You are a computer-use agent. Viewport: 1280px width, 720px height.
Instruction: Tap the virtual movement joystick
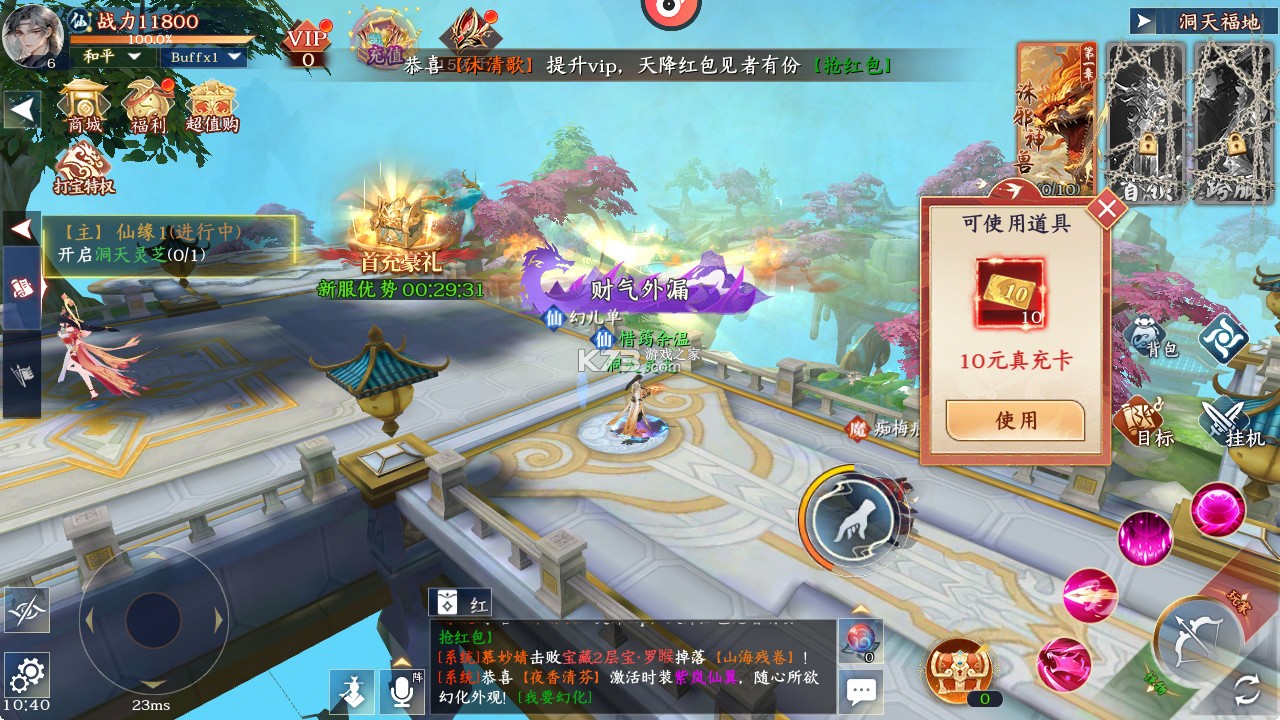tap(155, 622)
